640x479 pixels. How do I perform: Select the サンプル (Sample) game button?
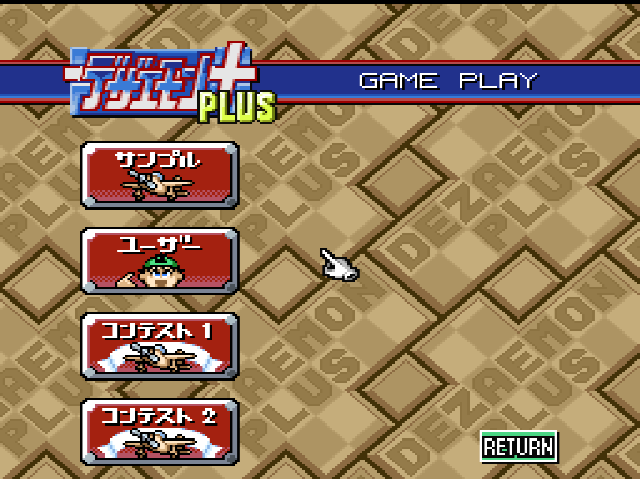tap(160, 174)
